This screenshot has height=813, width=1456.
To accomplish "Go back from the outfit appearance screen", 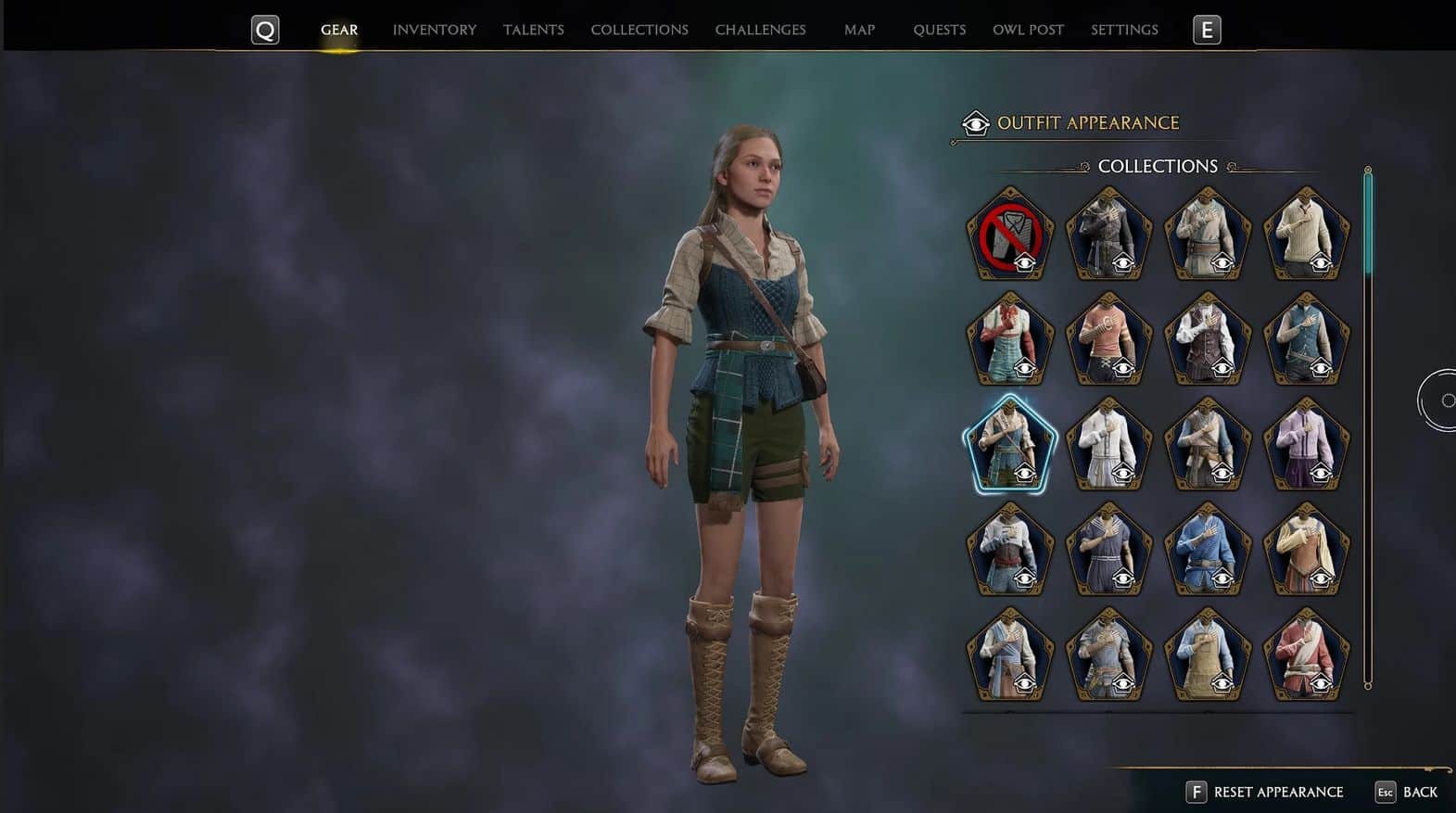I will coord(1407,792).
